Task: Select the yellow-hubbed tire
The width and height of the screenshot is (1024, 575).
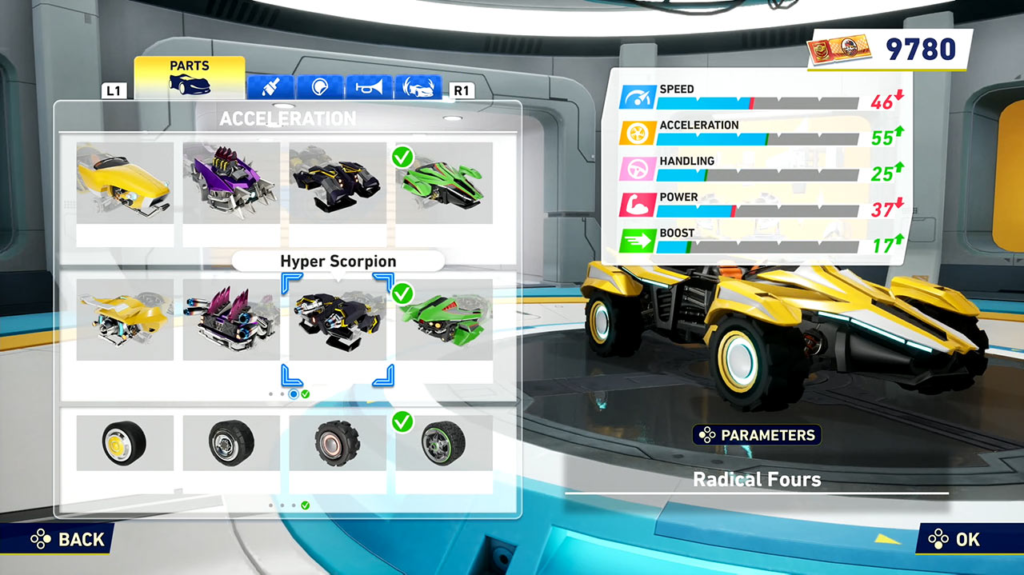Action: click(x=125, y=443)
